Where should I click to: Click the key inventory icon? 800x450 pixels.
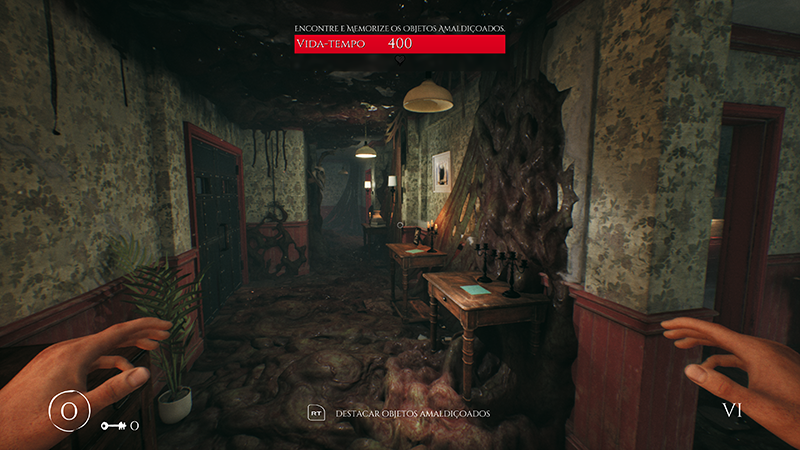pos(112,426)
